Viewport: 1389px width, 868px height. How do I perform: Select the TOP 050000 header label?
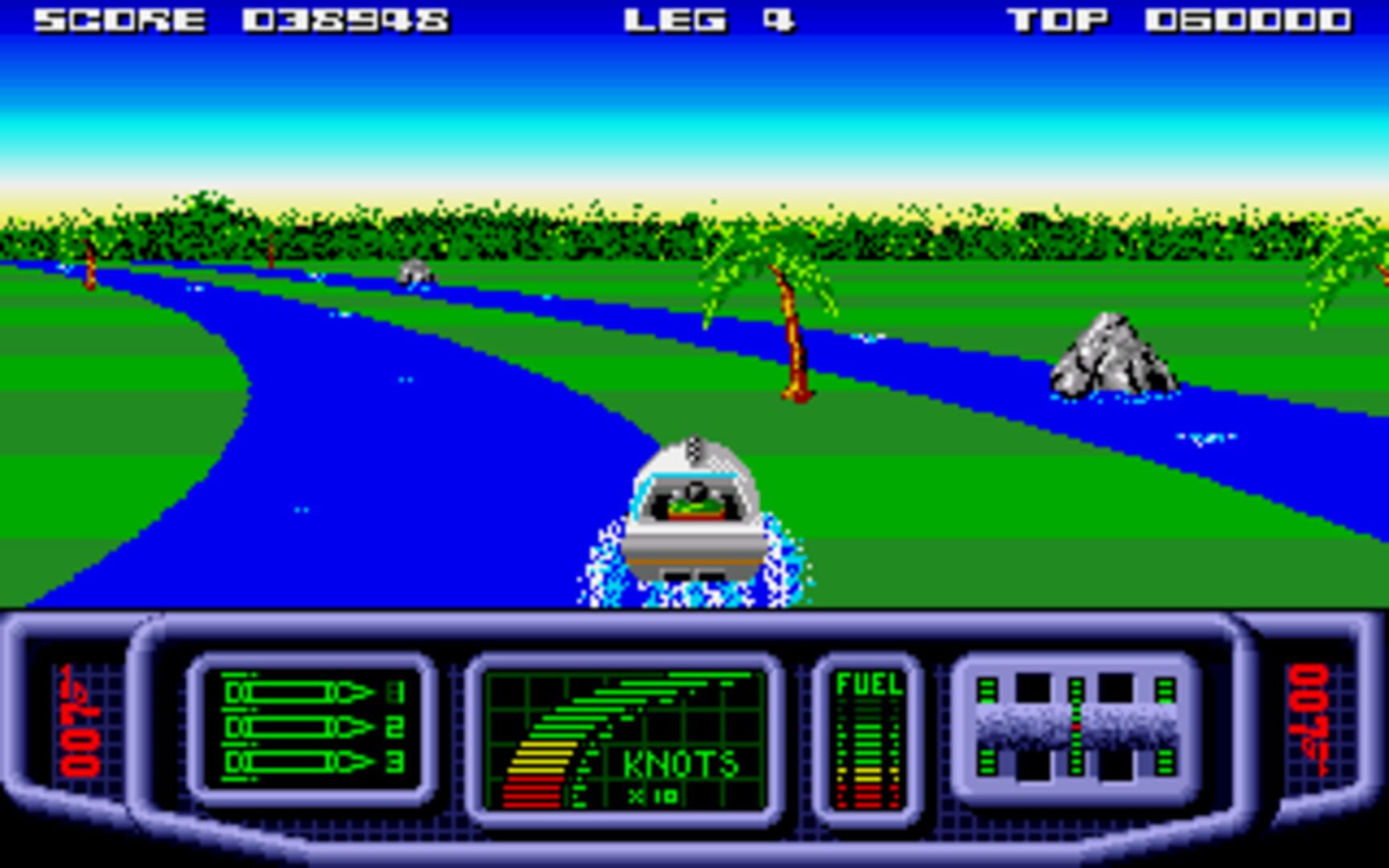[x=1182, y=19]
